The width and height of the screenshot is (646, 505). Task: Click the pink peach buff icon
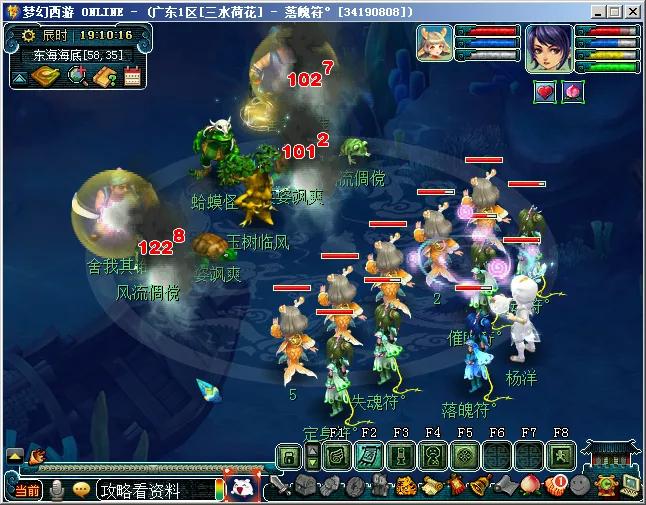(573, 92)
